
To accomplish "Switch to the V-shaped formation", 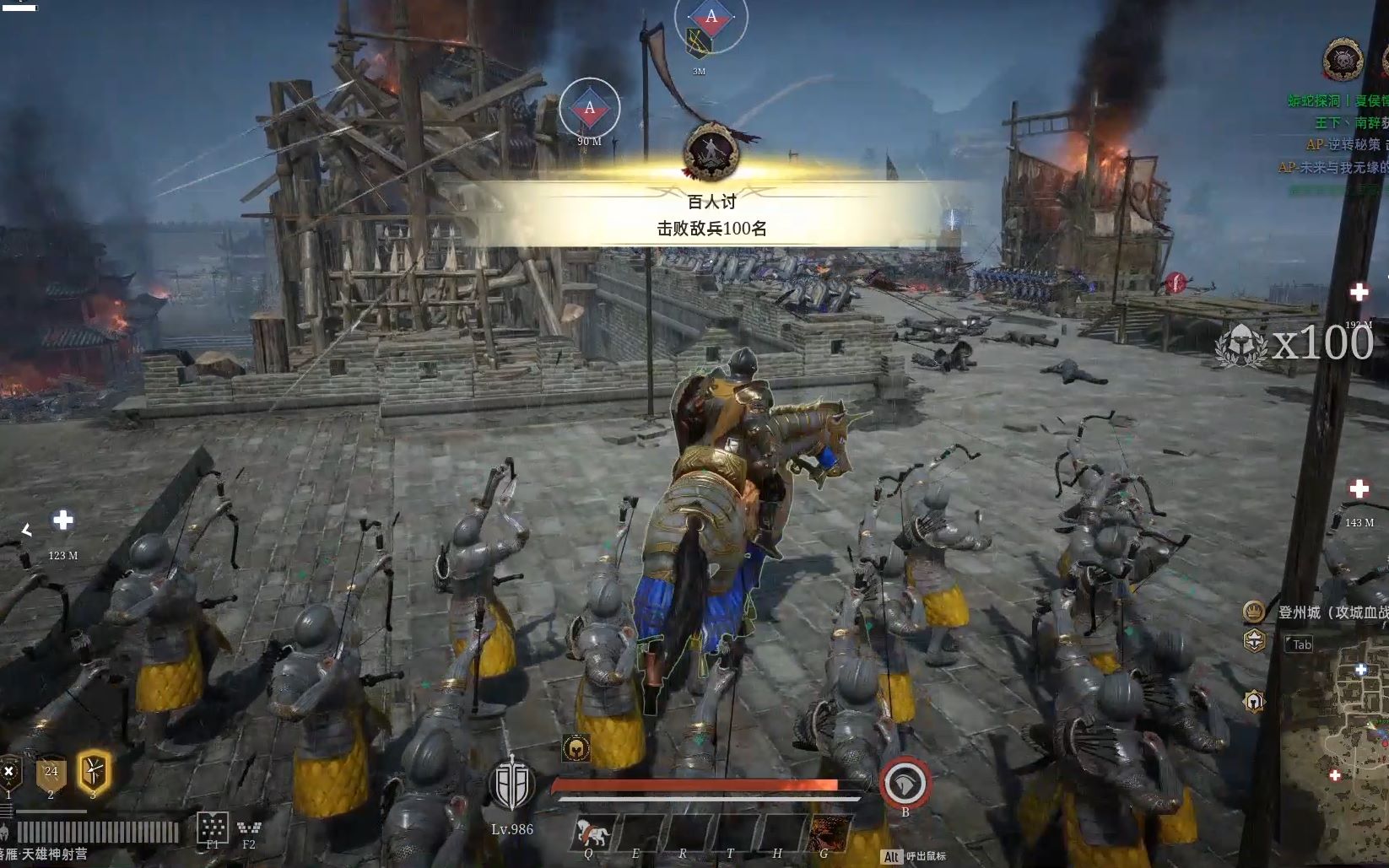I will [249, 827].
